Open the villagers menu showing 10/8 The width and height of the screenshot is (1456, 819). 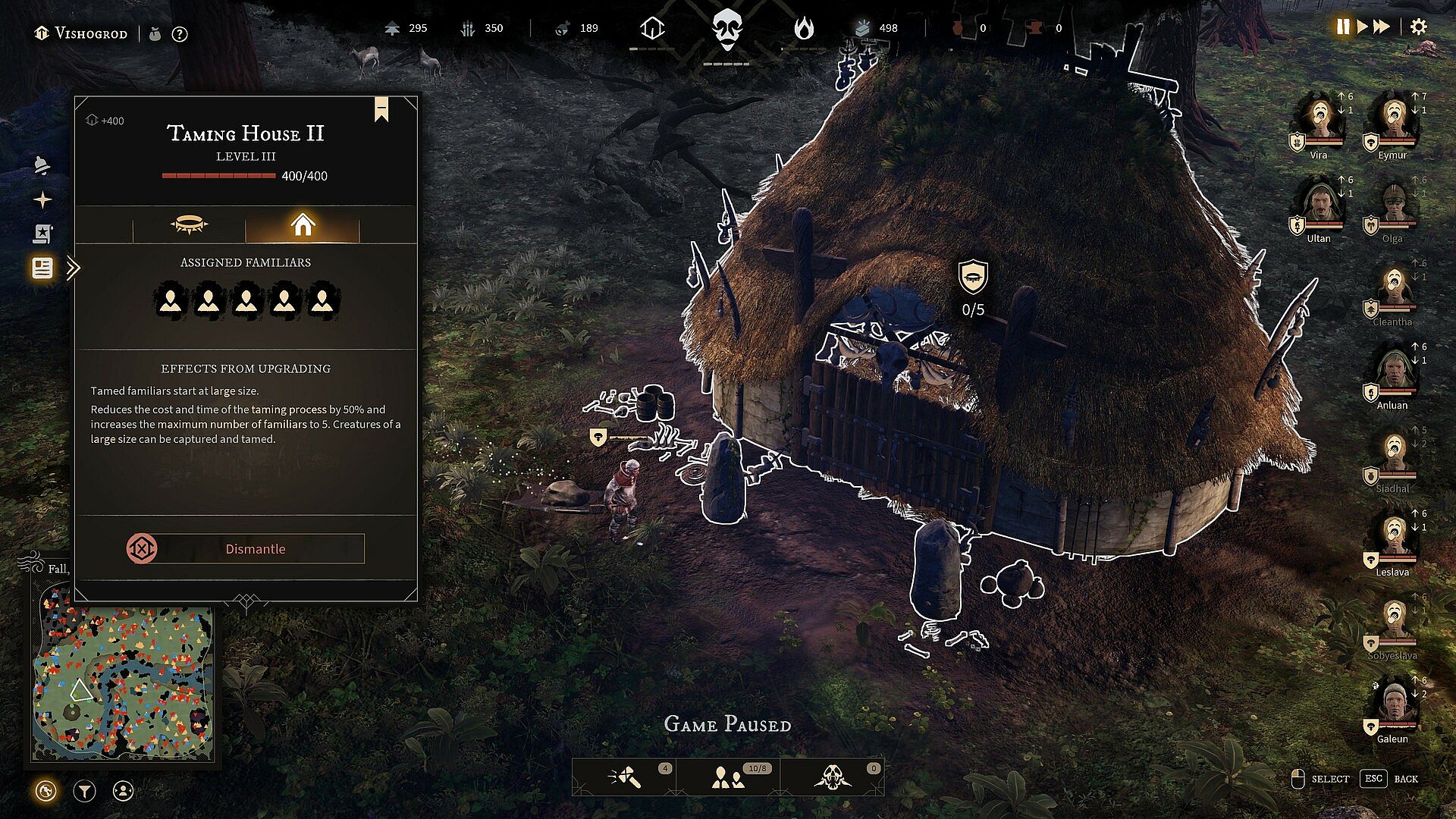[729, 777]
